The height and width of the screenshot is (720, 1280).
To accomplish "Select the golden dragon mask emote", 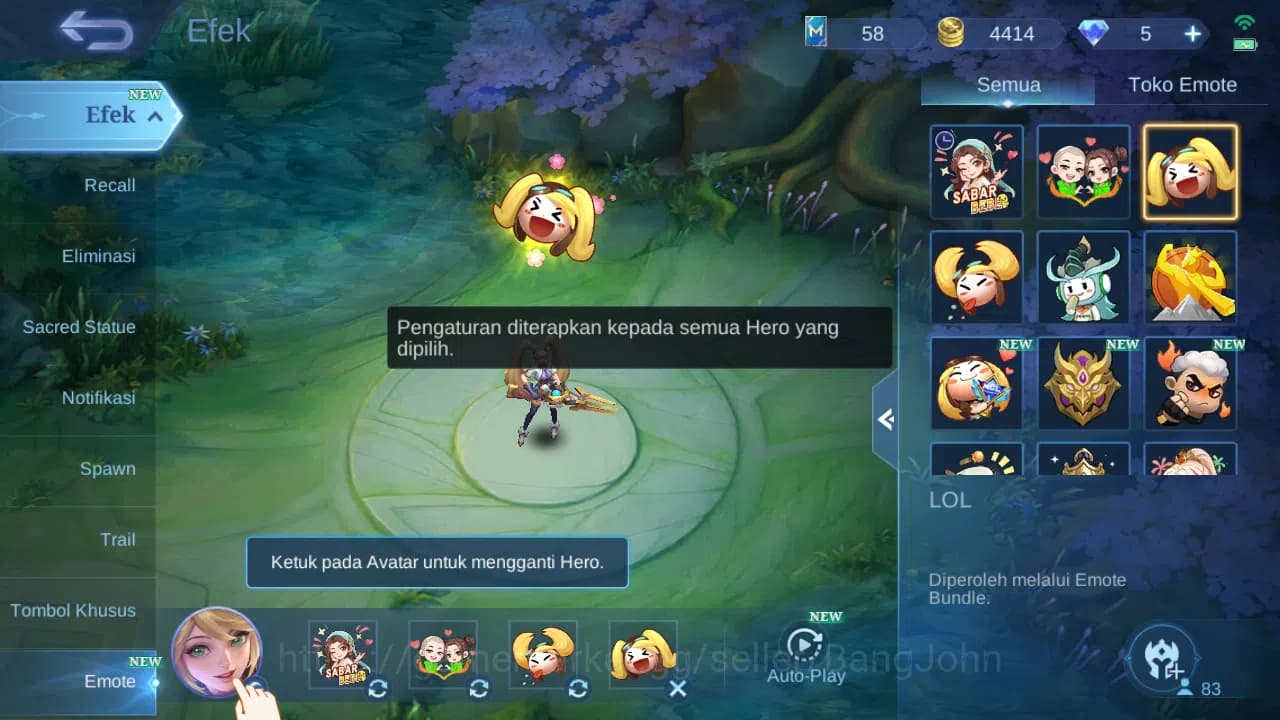I will coord(1084,385).
